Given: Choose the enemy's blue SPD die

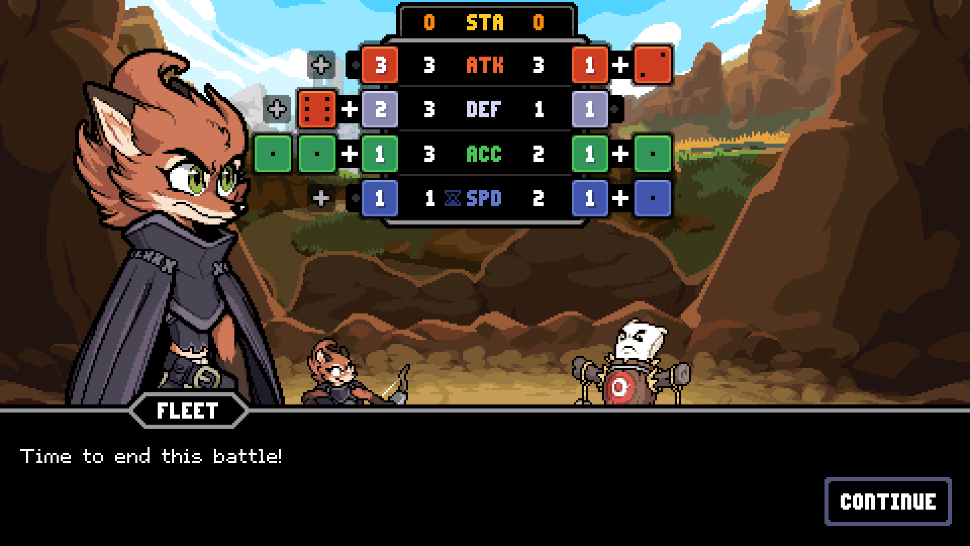Looking at the screenshot, I should pos(652,198).
